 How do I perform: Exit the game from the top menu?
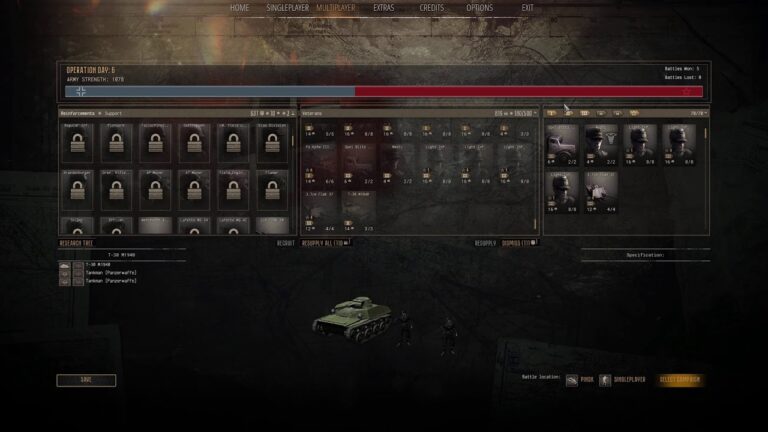pos(527,8)
